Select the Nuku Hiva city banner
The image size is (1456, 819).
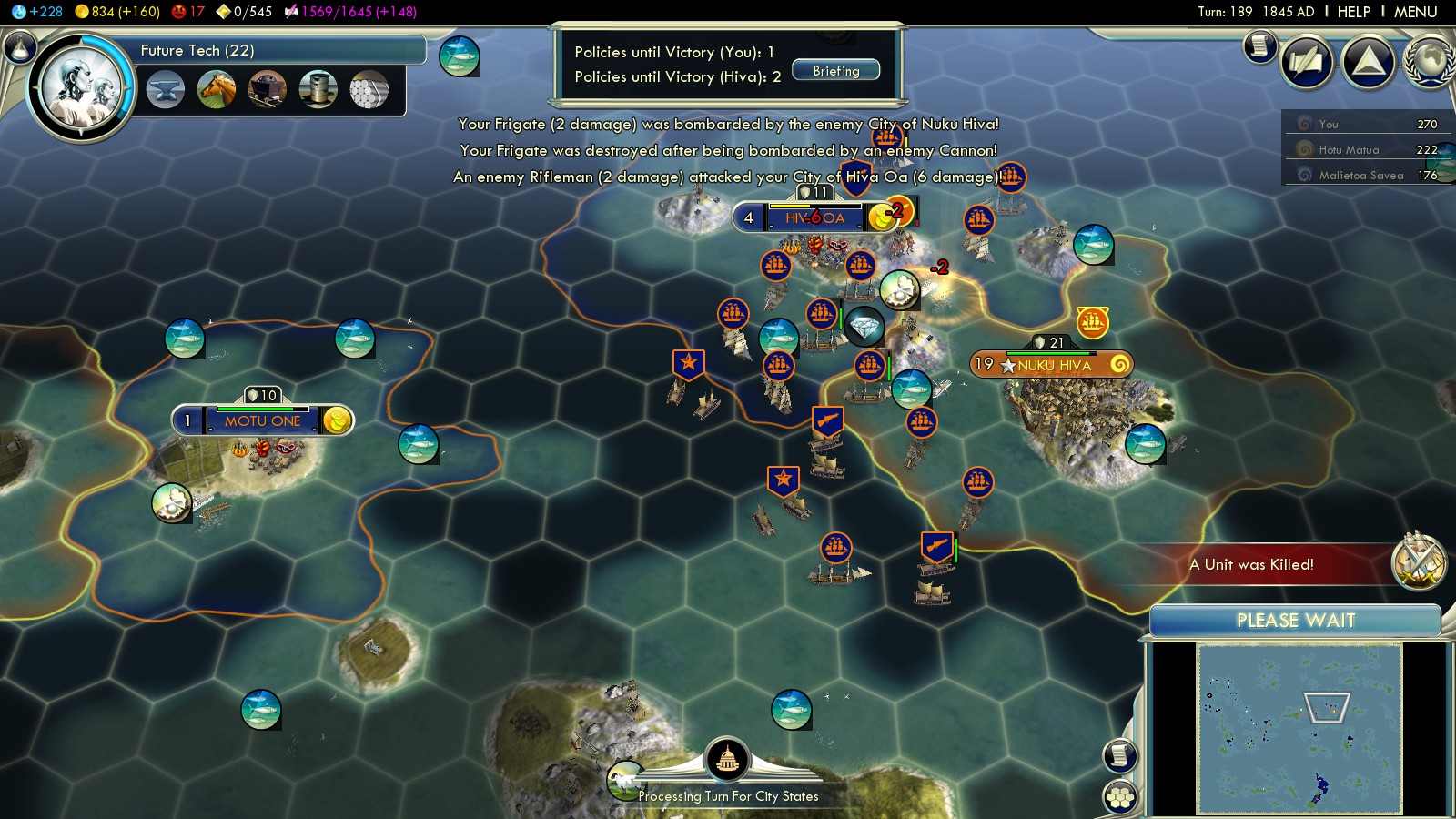tap(1053, 365)
